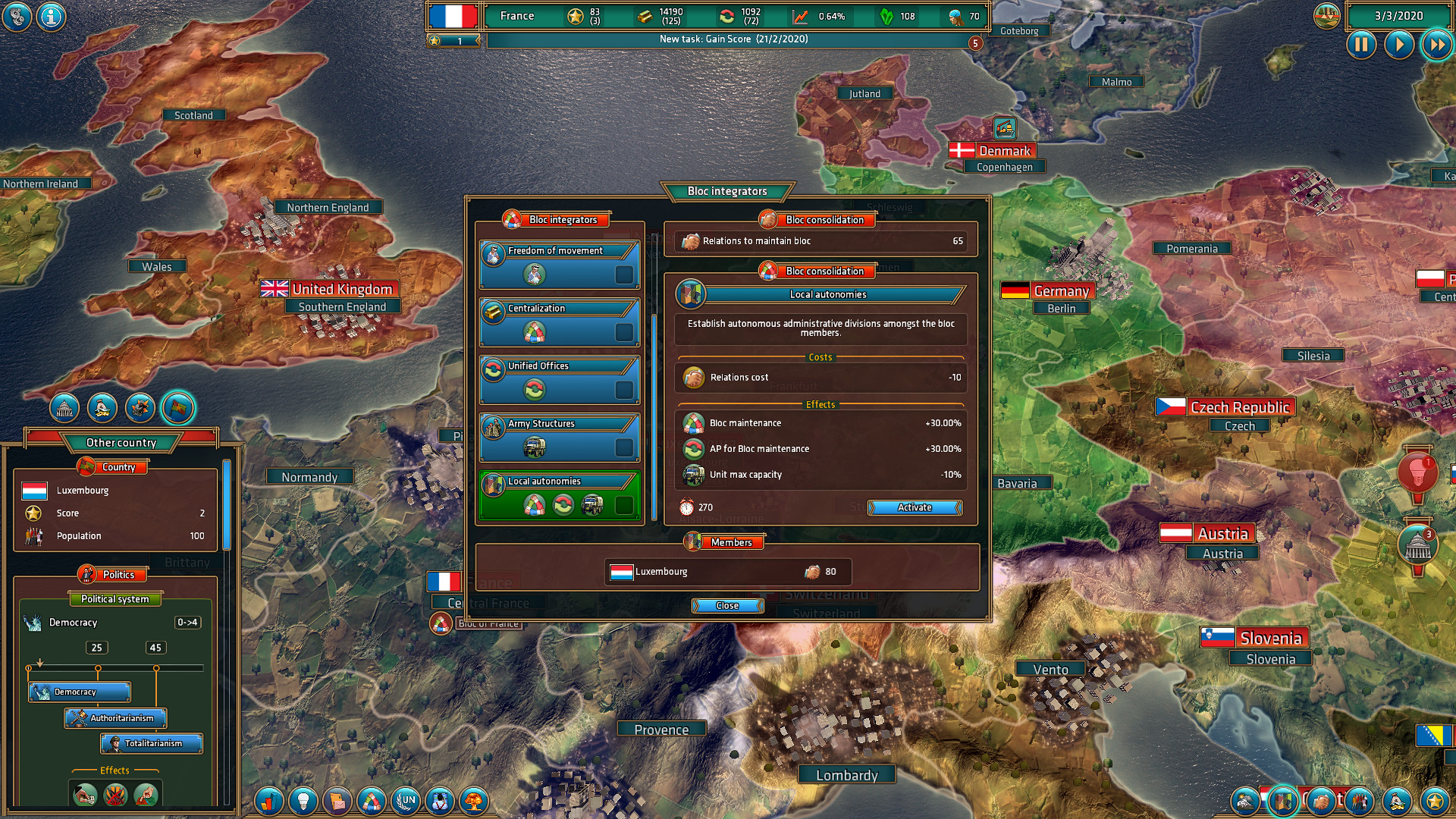Screen dimensions: 1456x819
Task: Select the Totalitarianism political option
Action: click(x=150, y=744)
